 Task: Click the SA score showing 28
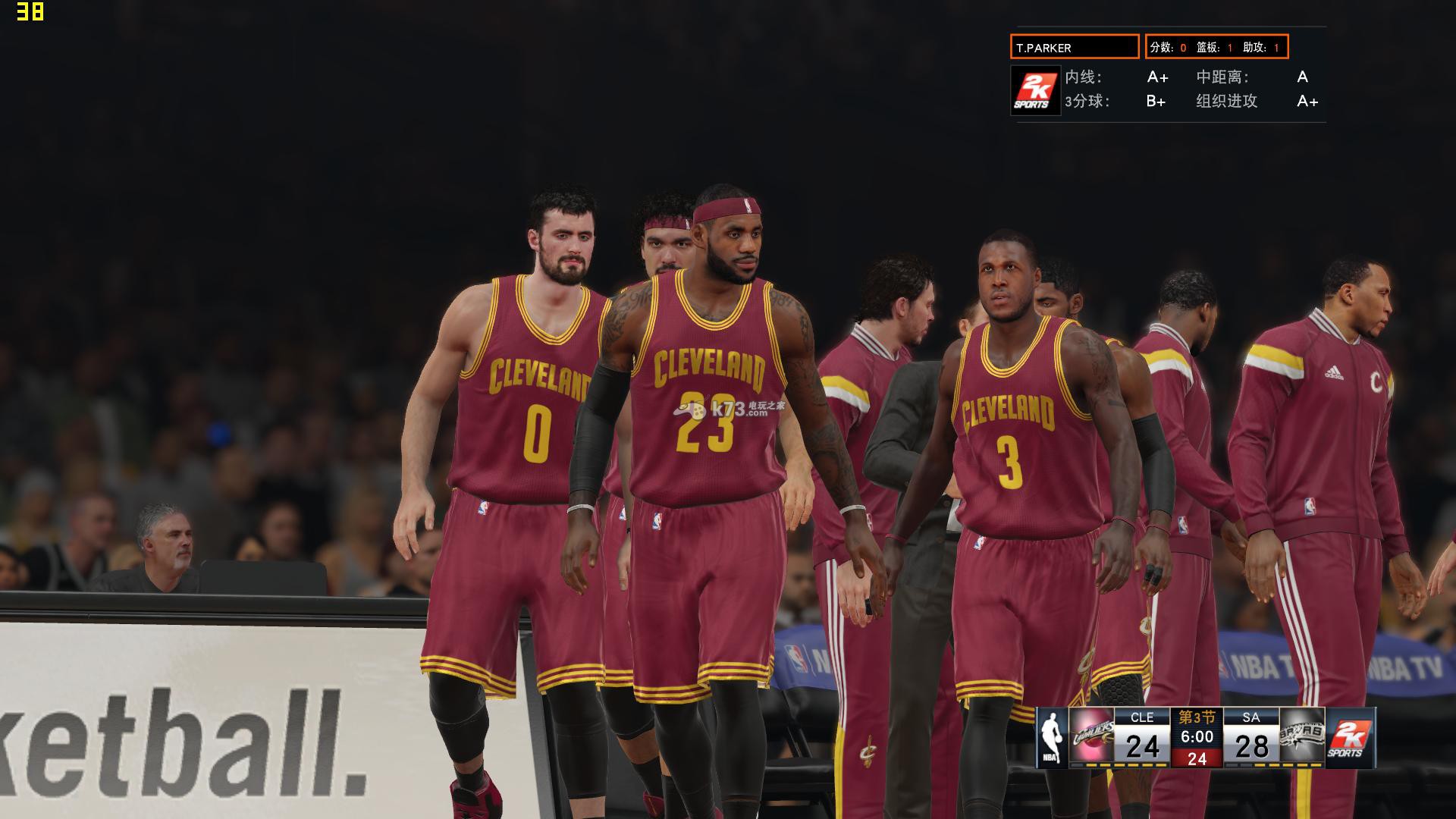1253,747
